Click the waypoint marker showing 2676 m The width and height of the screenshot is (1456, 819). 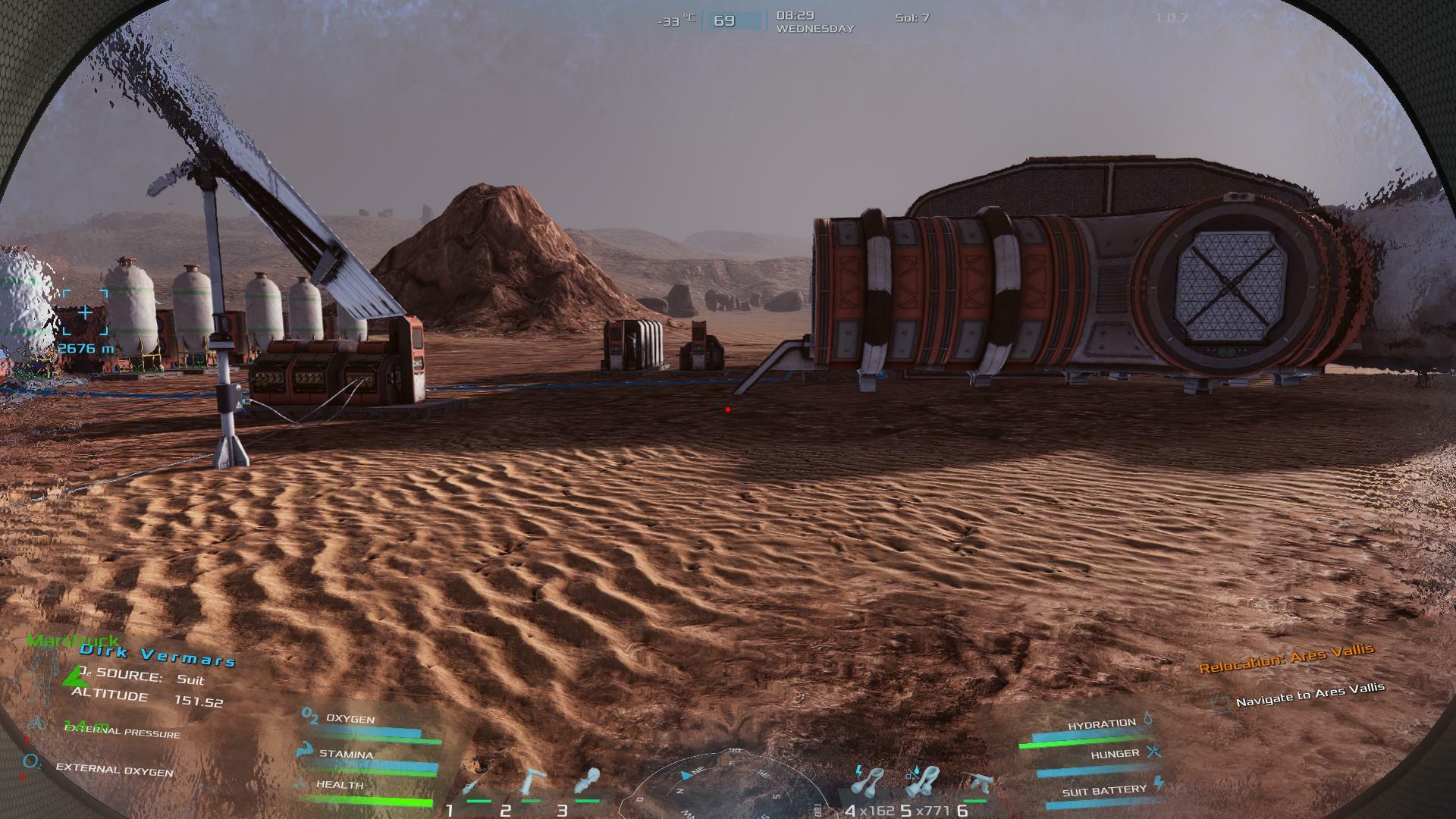tap(85, 312)
